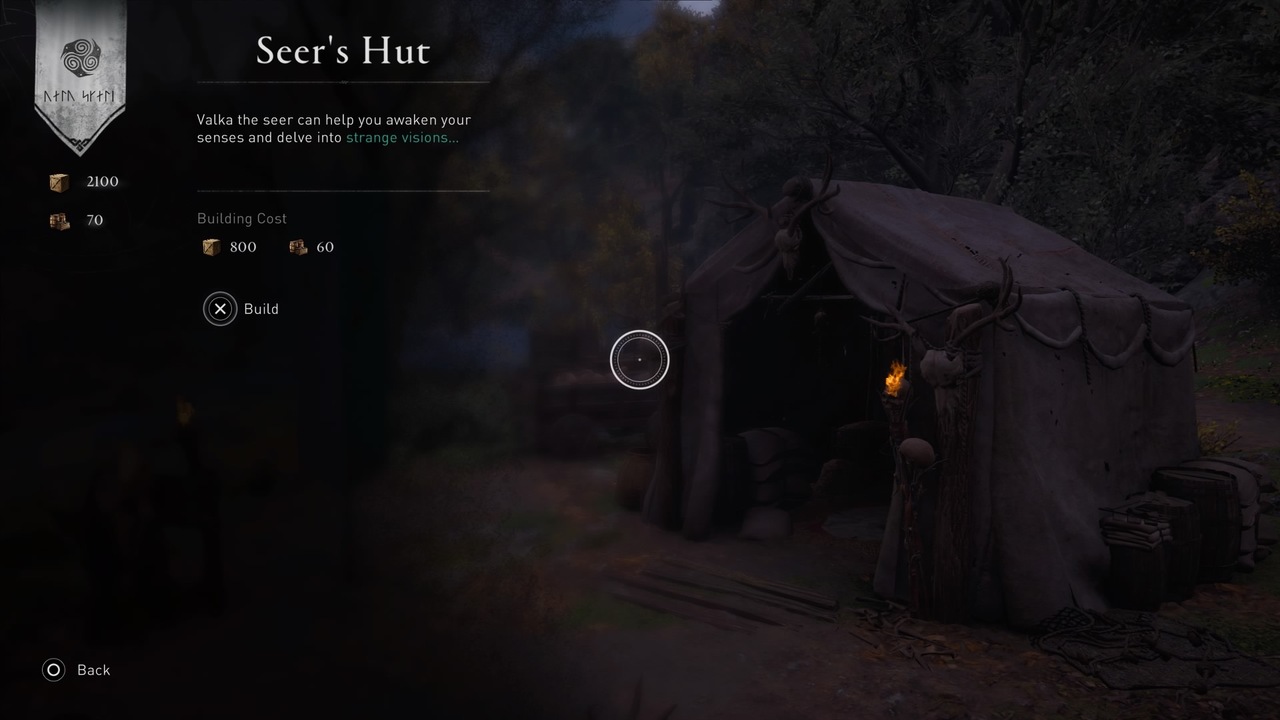The height and width of the screenshot is (720, 1280).
Task: Click the Building Cost section label
Action: pyautogui.click(x=241, y=218)
